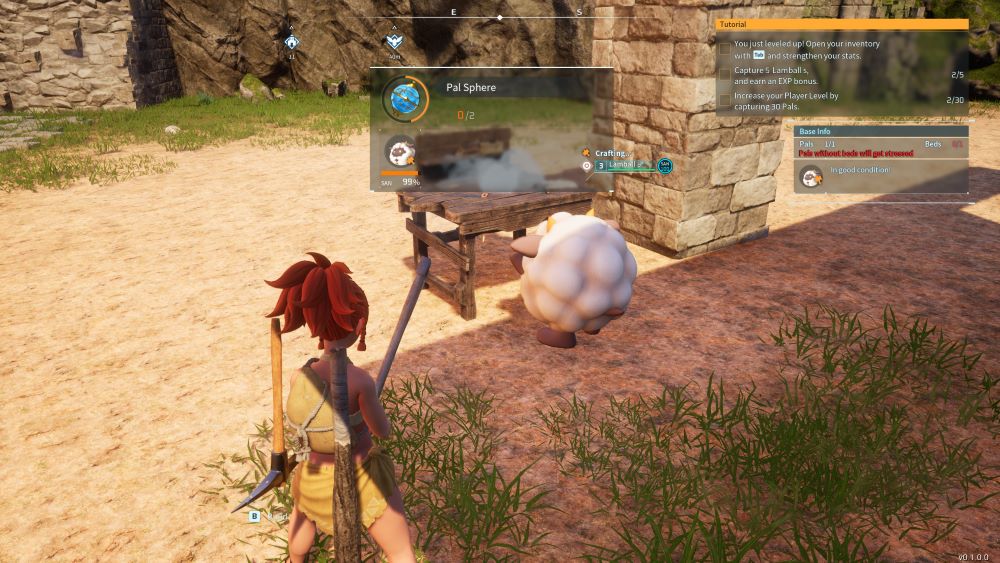Screen dimensions: 1000x563
Task: Click the Pal Sphere crafting icon
Action: click(405, 98)
